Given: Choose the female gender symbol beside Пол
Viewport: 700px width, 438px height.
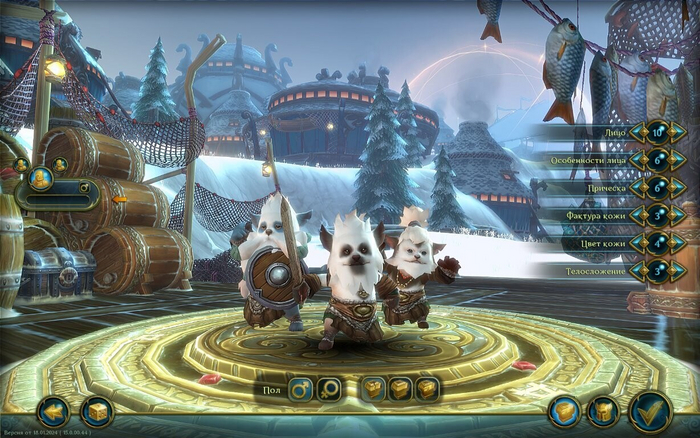Looking at the screenshot, I should coord(329,388).
